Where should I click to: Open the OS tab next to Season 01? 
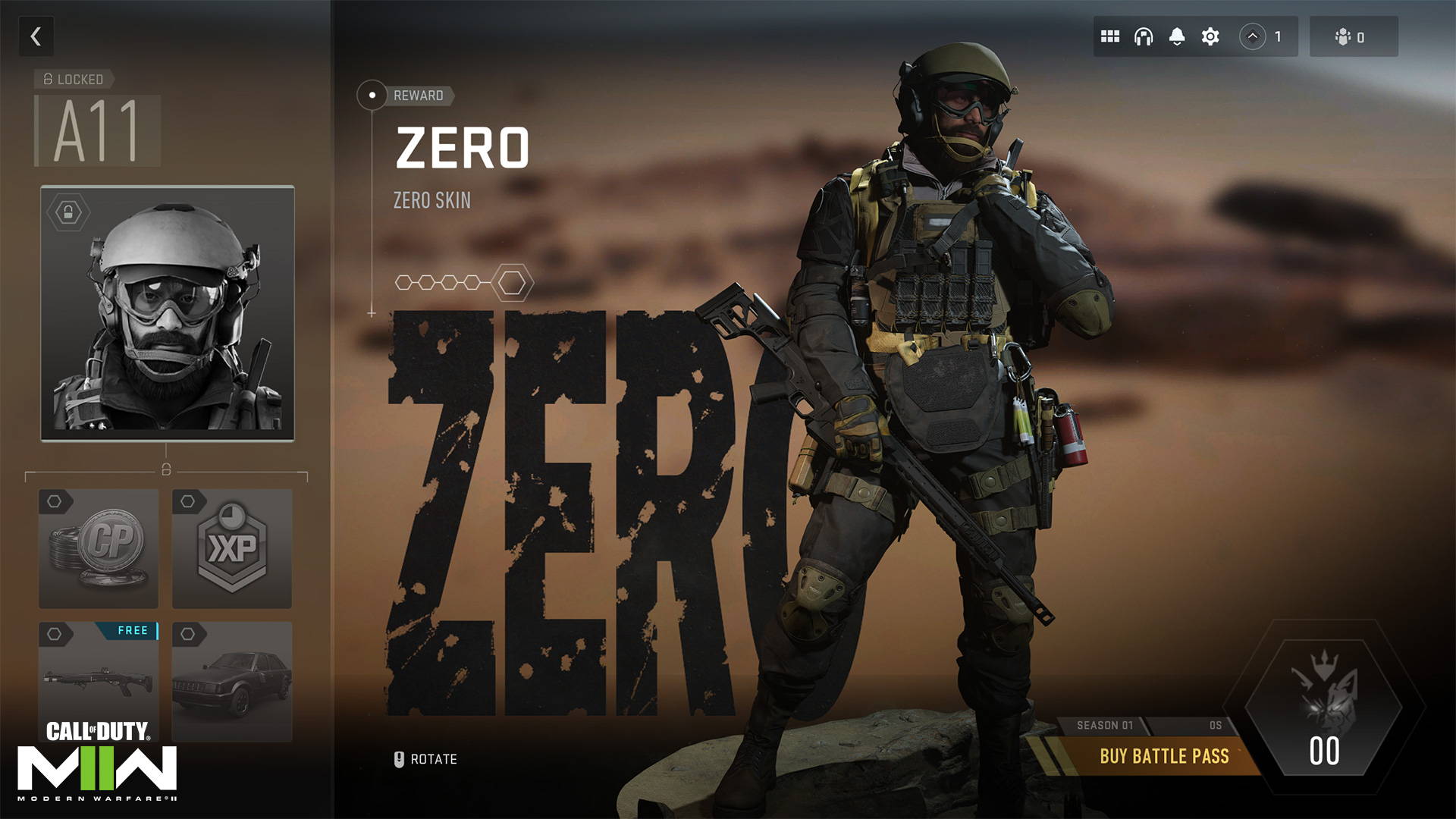coord(1213,724)
